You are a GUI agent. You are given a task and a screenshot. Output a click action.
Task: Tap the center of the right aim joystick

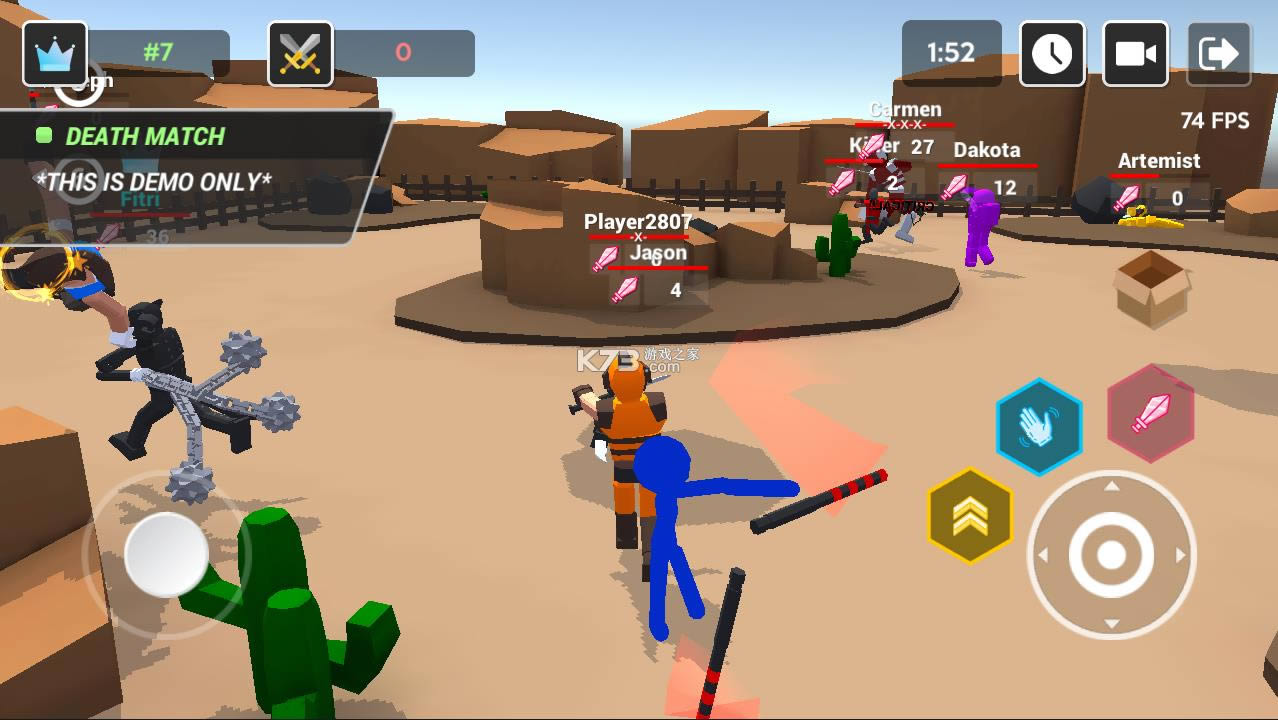[1111, 555]
